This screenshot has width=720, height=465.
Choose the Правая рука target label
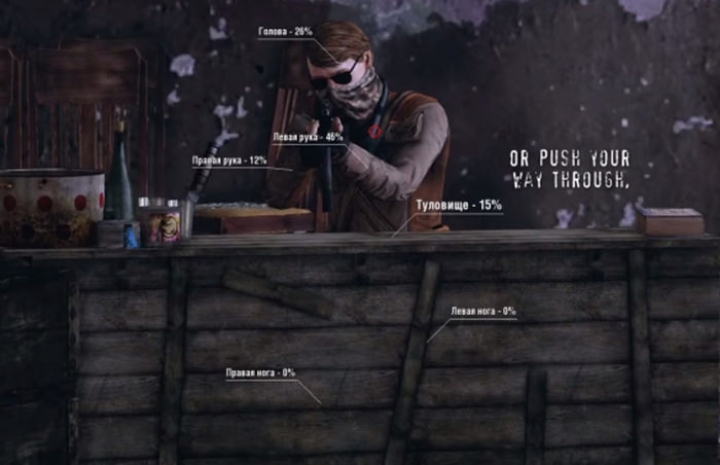pyautogui.click(x=229, y=160)
